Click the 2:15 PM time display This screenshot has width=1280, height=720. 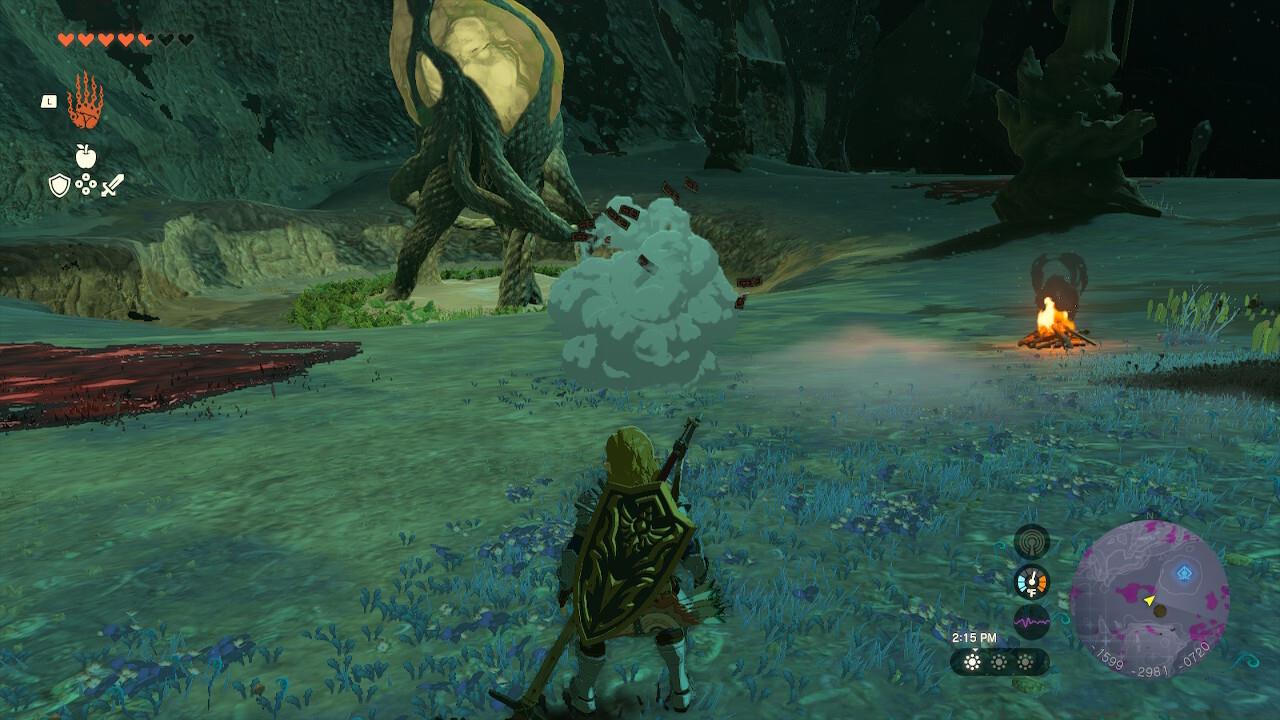pyautogui.click(x=973, y=637)
